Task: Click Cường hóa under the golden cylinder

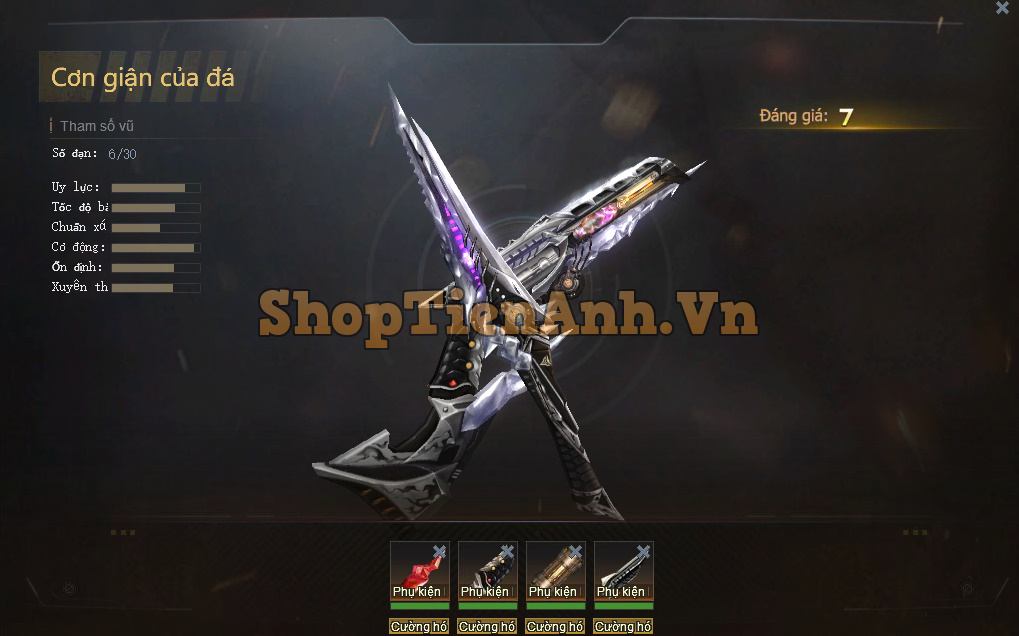Action: (555, 627)
